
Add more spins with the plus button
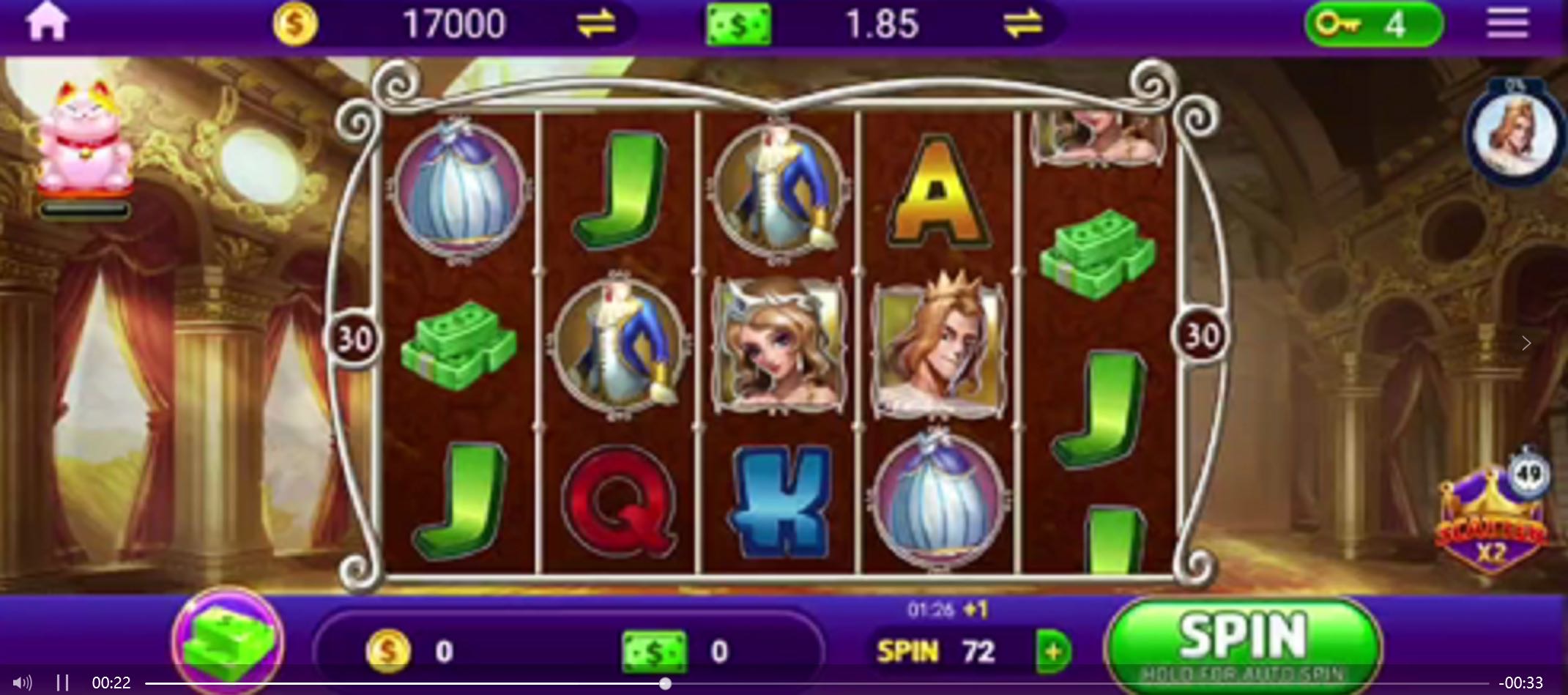pyautogui.click(x=1053, y=650)
